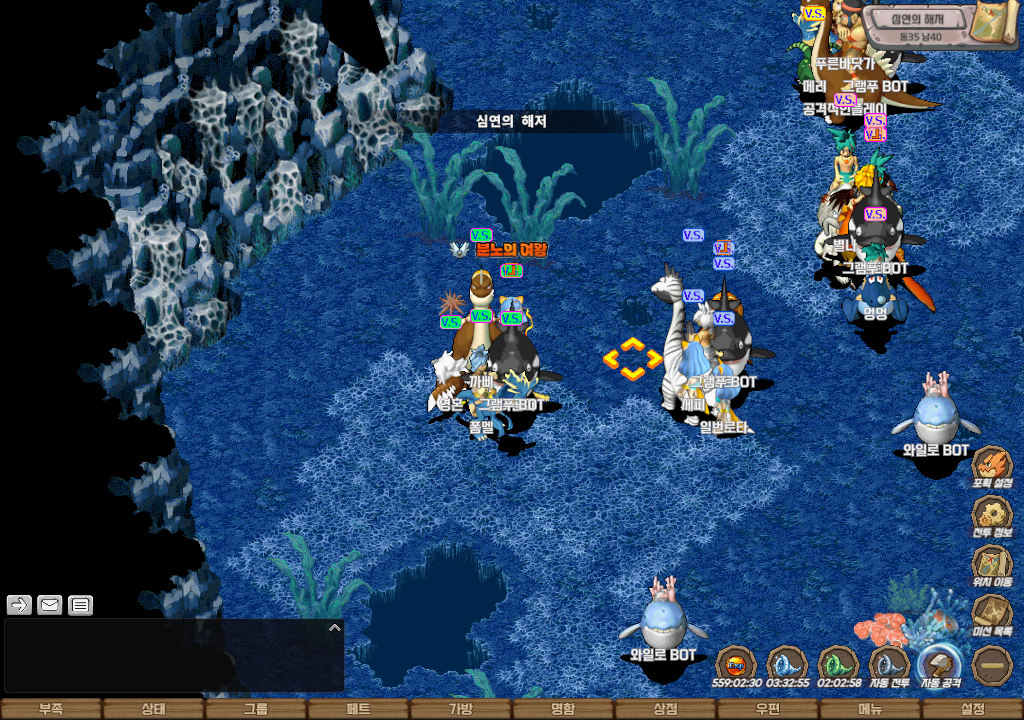Viewport: 1024px width, 720px height.
Task: Toggle 자동 공격 auto attack
Action: coord(940,665)
